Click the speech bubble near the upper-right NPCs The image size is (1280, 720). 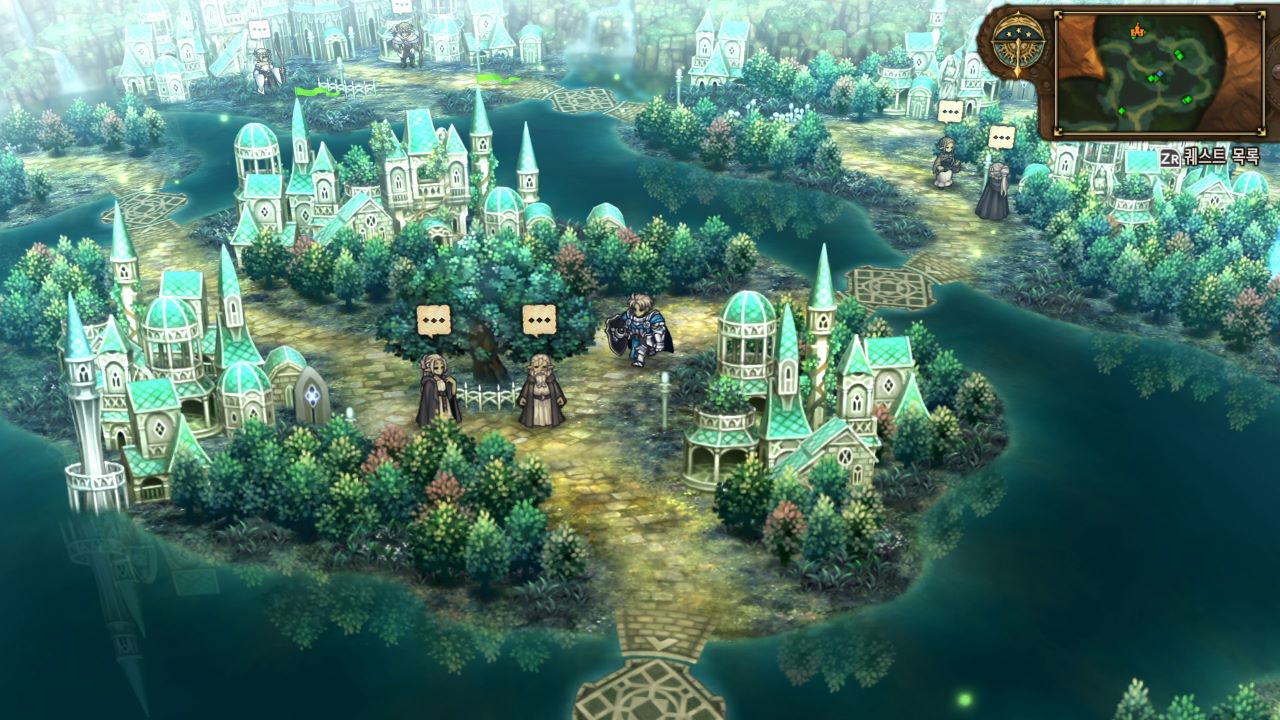[951, 111]
